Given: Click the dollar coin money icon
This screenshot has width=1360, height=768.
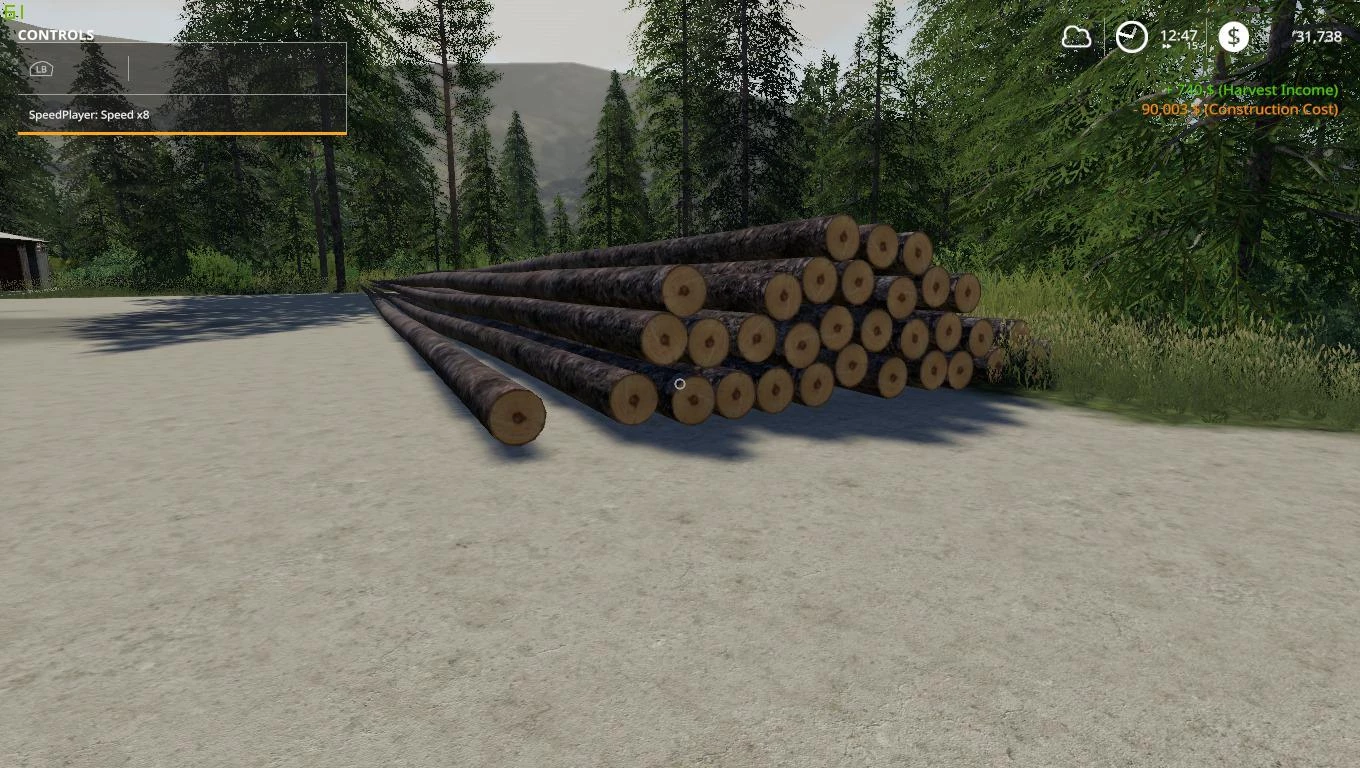Looking at the screenshot, I should [x=1234, y=37].
